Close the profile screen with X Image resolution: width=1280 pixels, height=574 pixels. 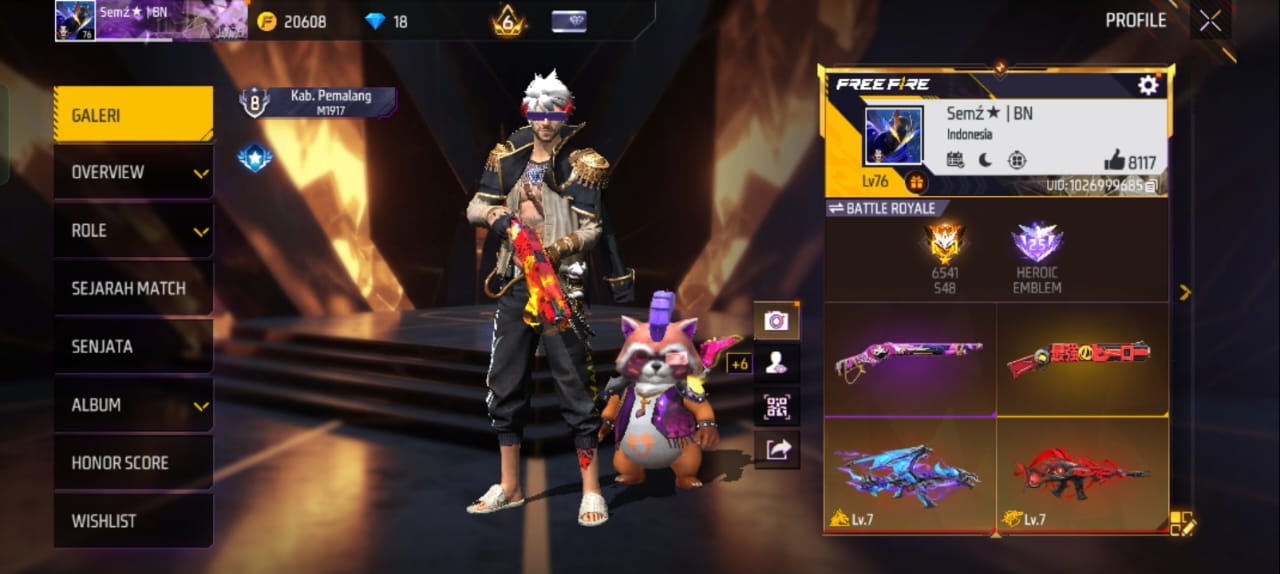coord(1210,21)
